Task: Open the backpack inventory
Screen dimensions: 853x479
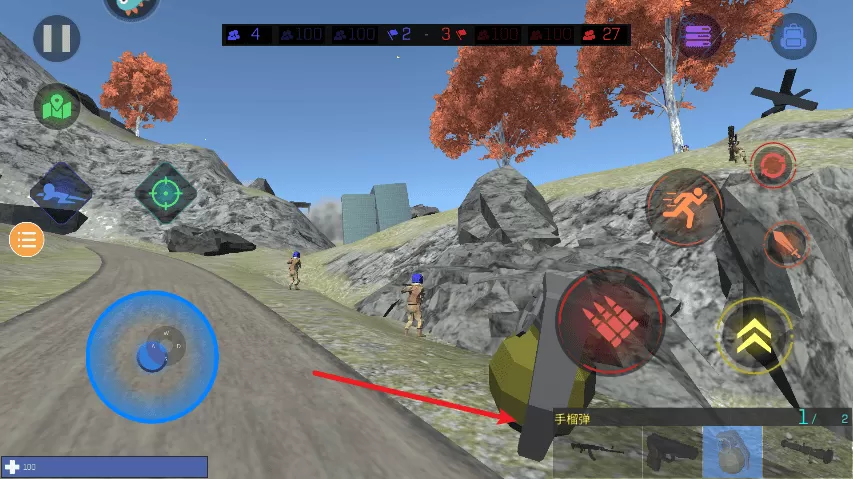Action: pyautogui.click(x=793, y=37)
